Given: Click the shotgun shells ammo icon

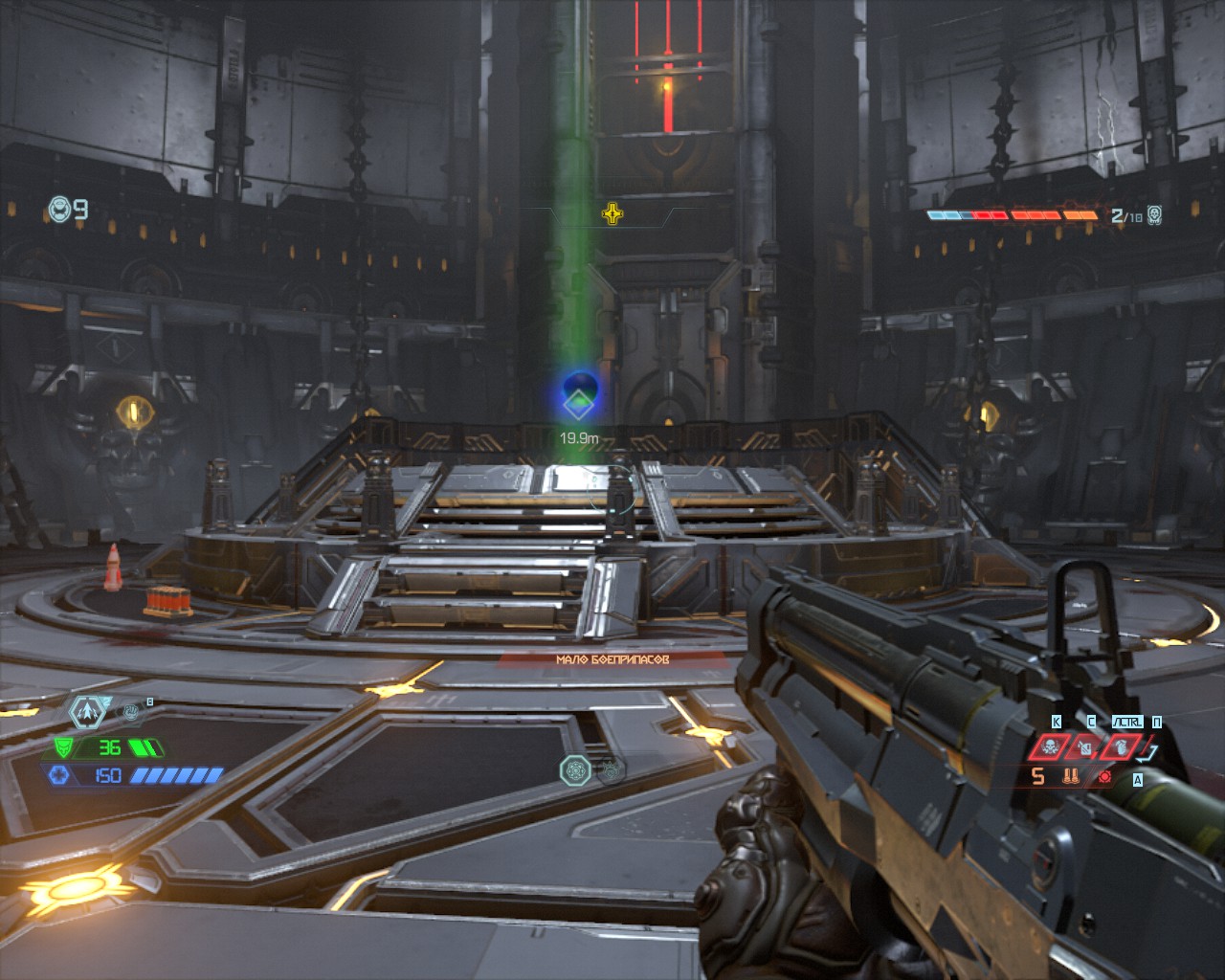Looking at the screenshot, I should (1071, 776).
